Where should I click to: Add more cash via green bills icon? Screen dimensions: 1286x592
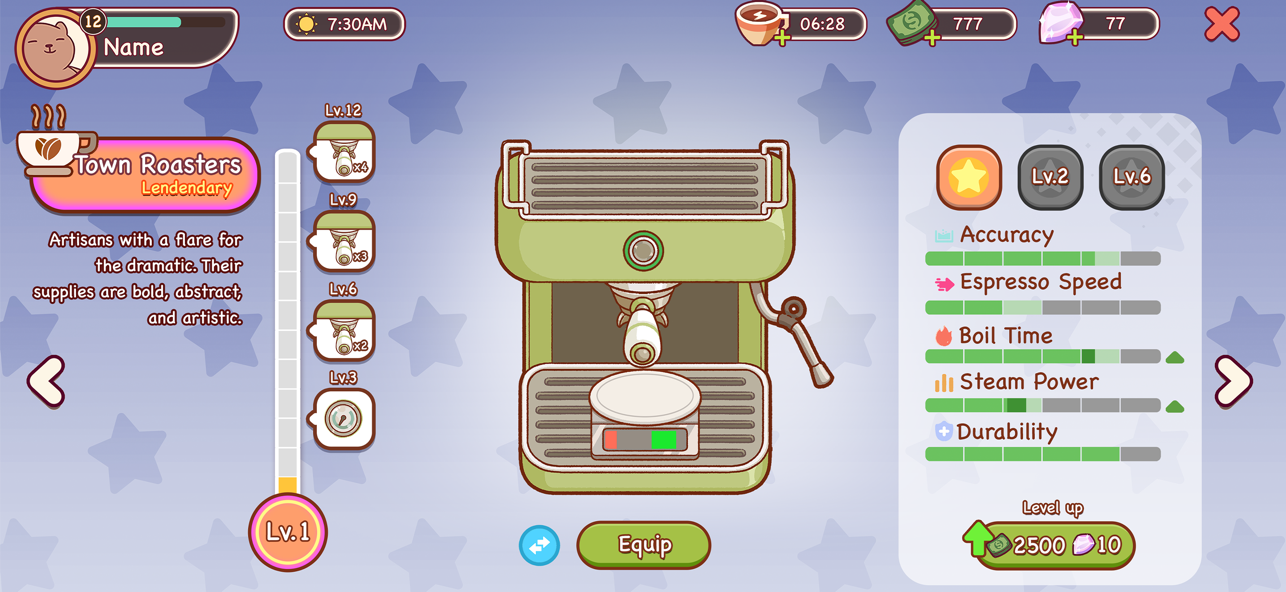(x=912, y=24)
